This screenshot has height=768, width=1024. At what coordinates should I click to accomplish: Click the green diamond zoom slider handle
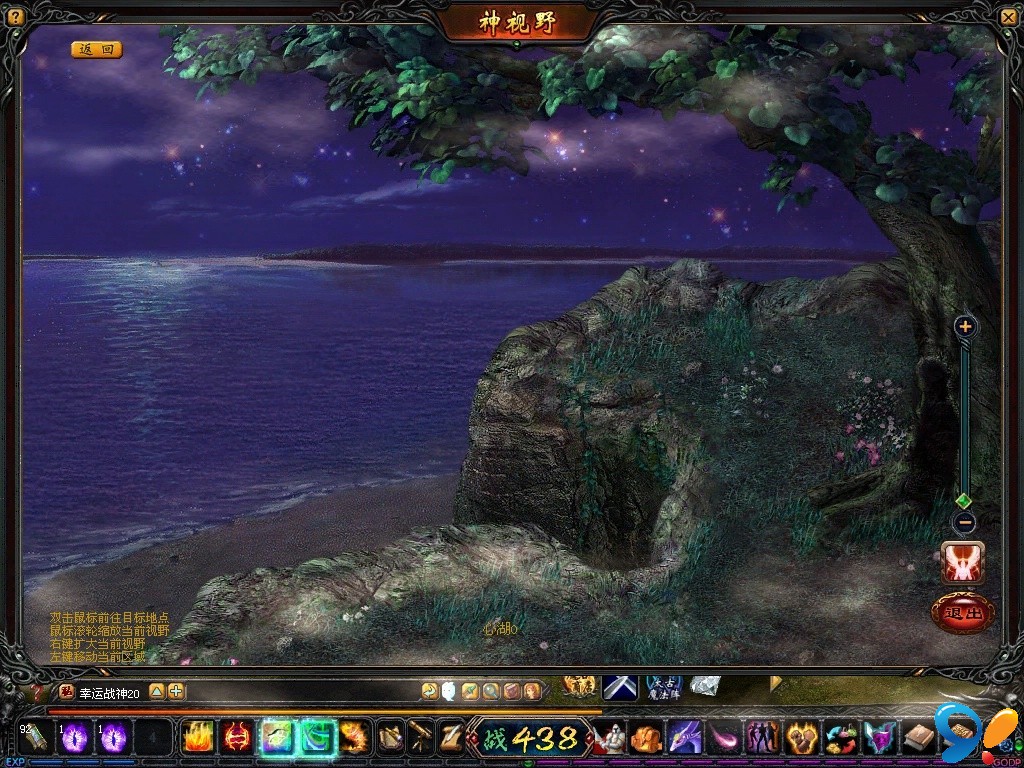[964, 500]
